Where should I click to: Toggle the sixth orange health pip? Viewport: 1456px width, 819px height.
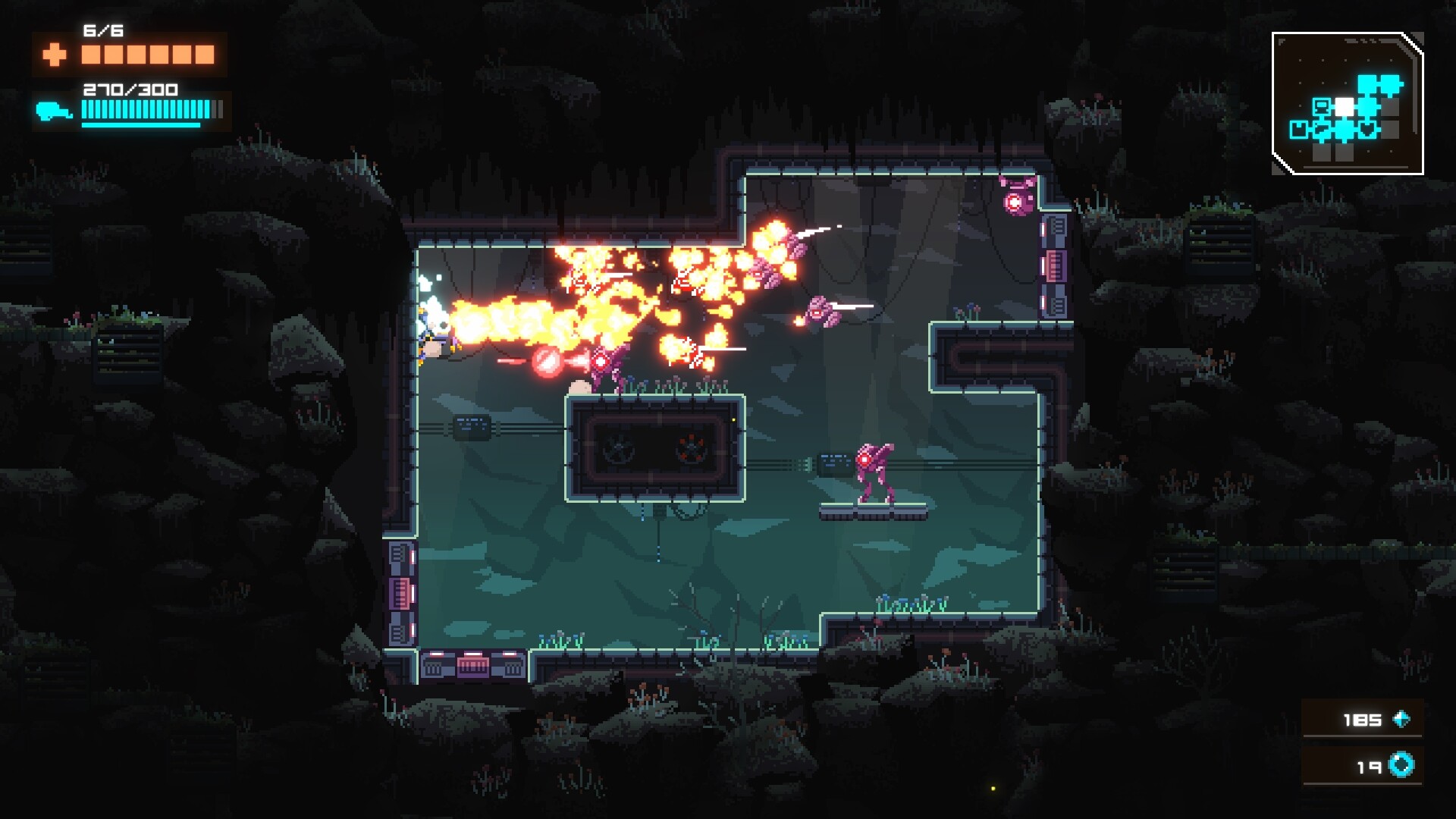(205, 54)
